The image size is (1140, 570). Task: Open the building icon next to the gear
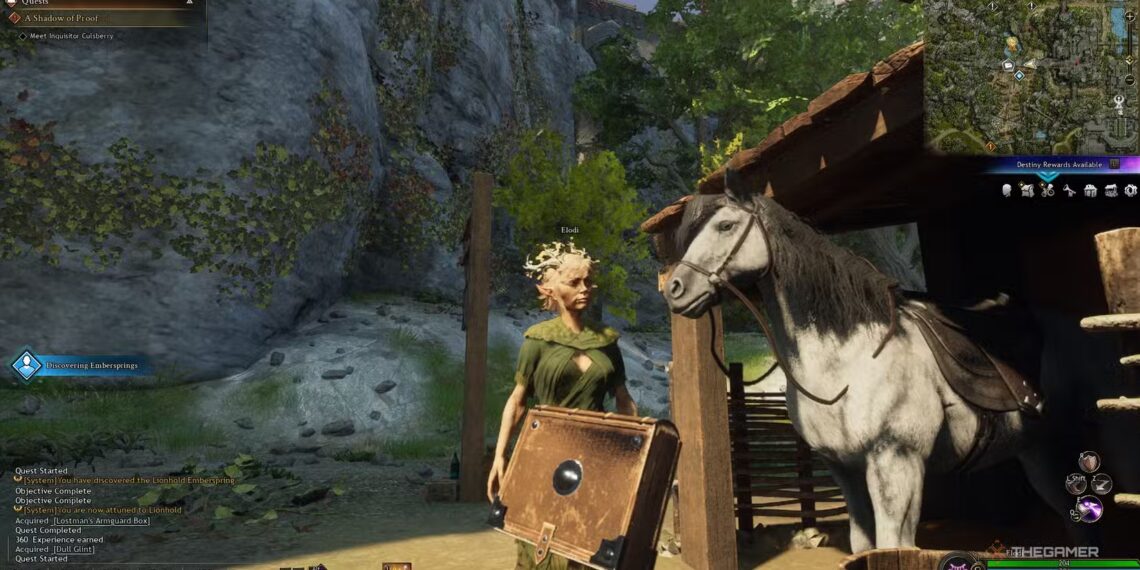[x=1111, y=190]
